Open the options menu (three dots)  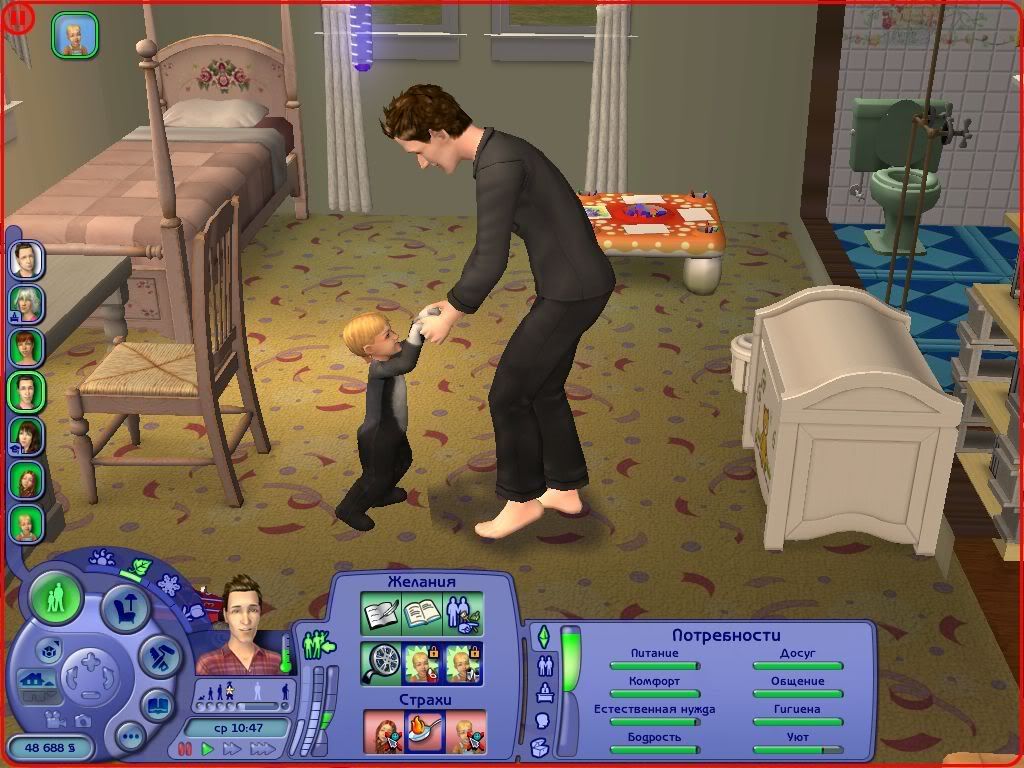(130, 737)
